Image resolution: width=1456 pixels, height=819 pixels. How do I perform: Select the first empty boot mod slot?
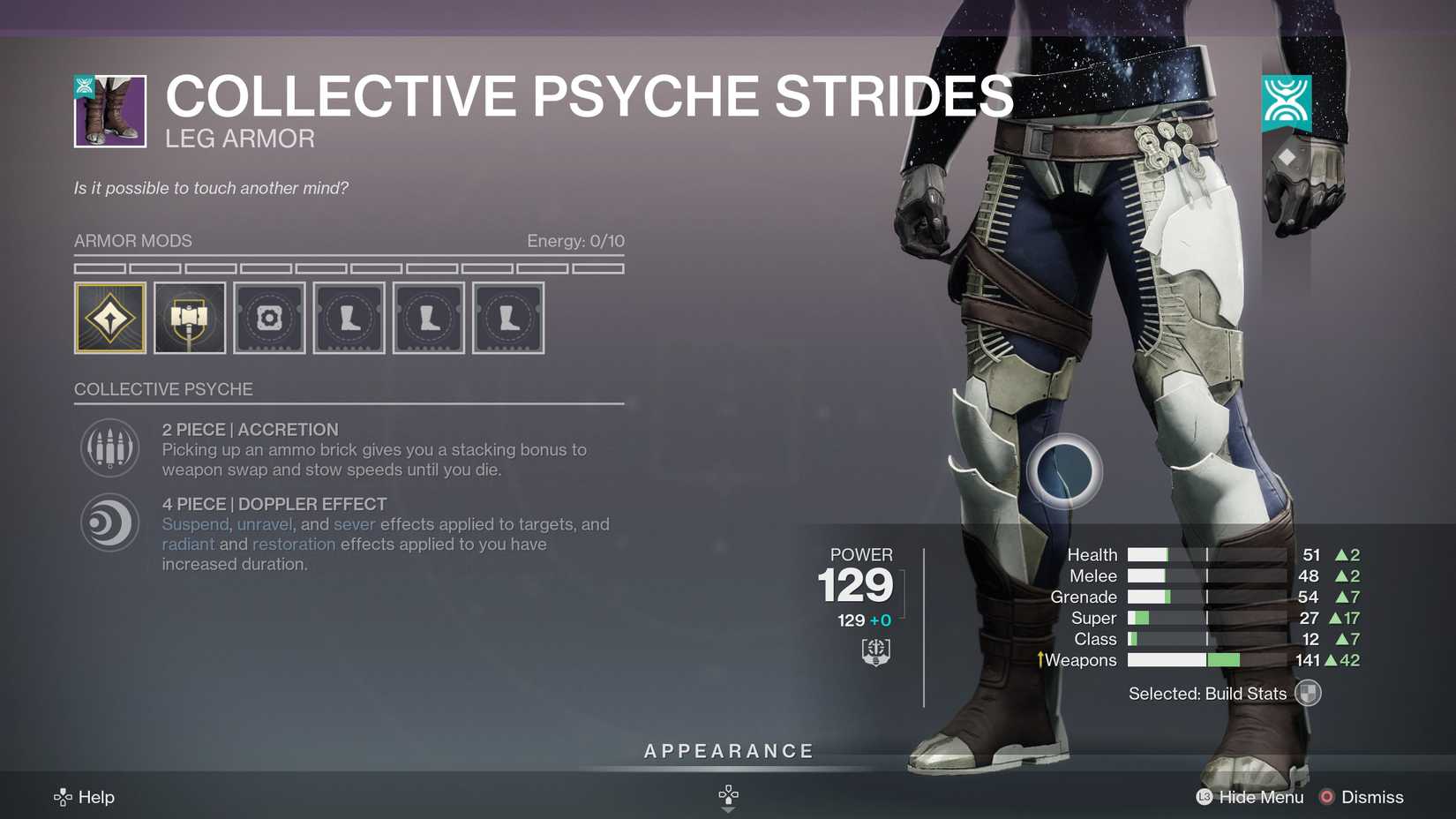(349, 318)
